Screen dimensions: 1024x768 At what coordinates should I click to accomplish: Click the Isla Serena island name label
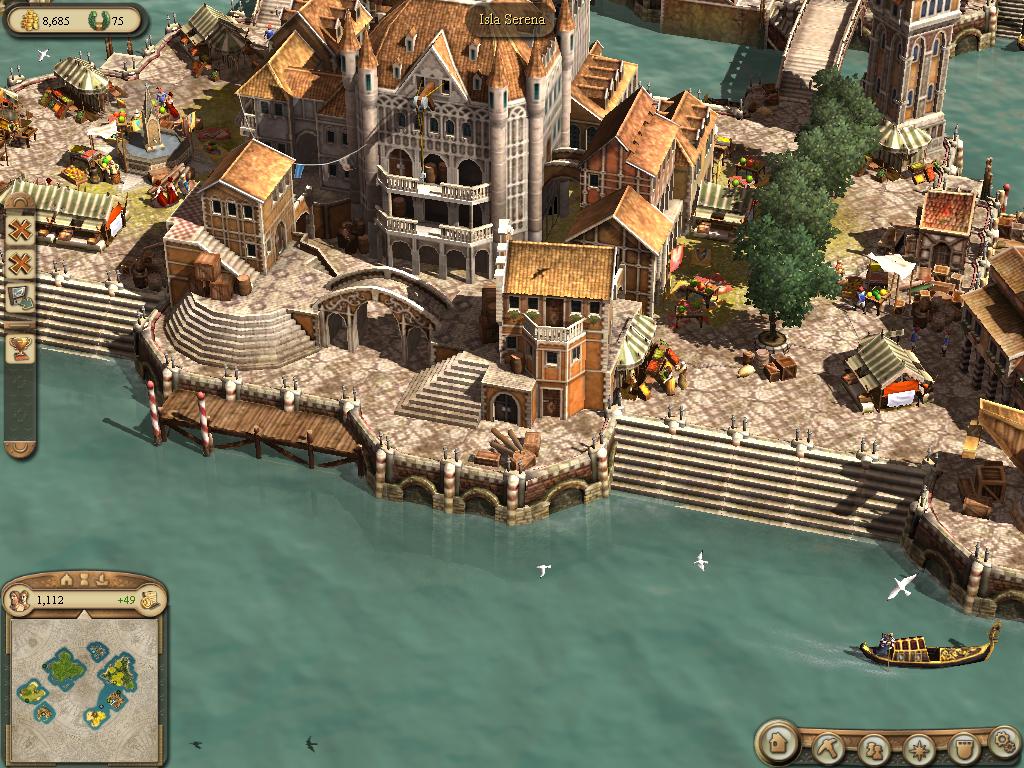511,19
